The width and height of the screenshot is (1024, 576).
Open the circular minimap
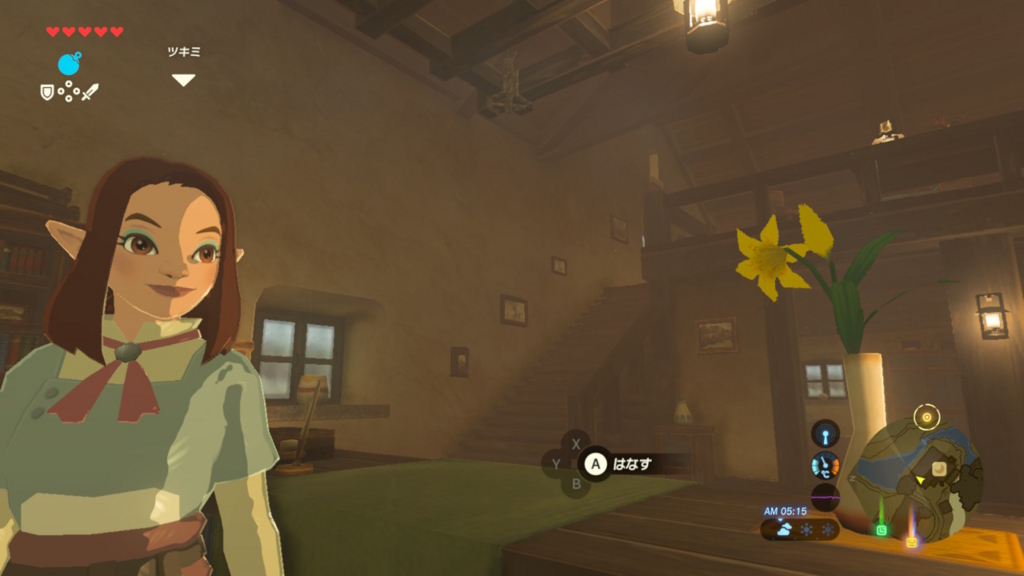click(914, 478)
